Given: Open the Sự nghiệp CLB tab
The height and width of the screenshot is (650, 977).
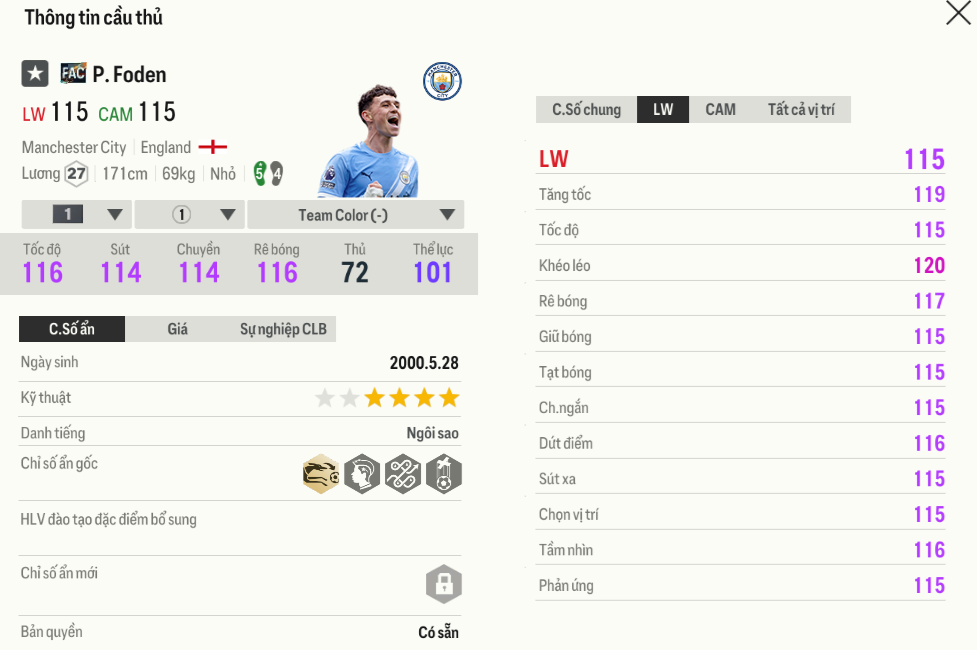Looking at the screenshot, I should pyautogui.click(x=283, y=329).
